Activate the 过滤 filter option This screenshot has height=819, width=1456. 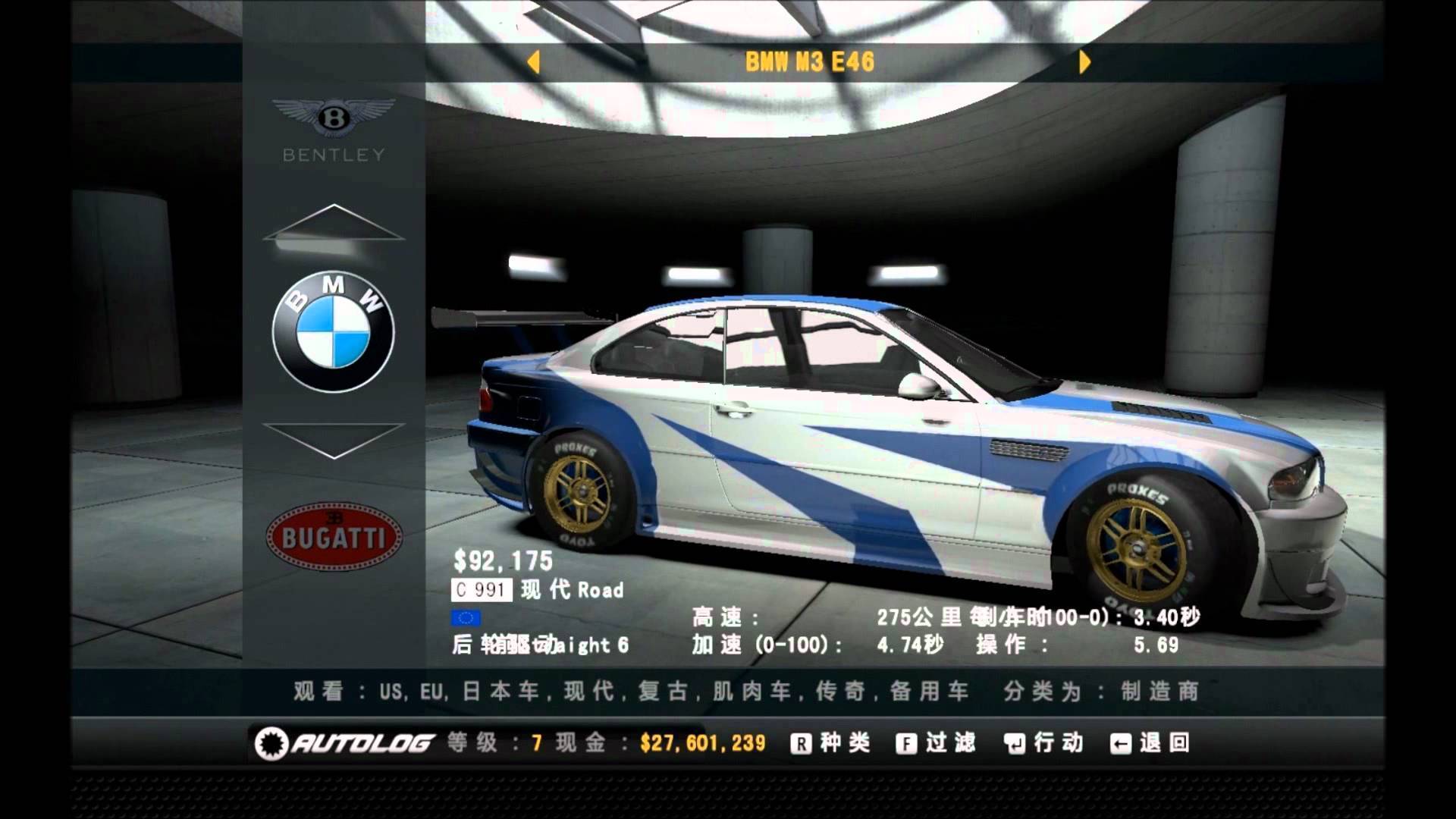coord(935,743)
